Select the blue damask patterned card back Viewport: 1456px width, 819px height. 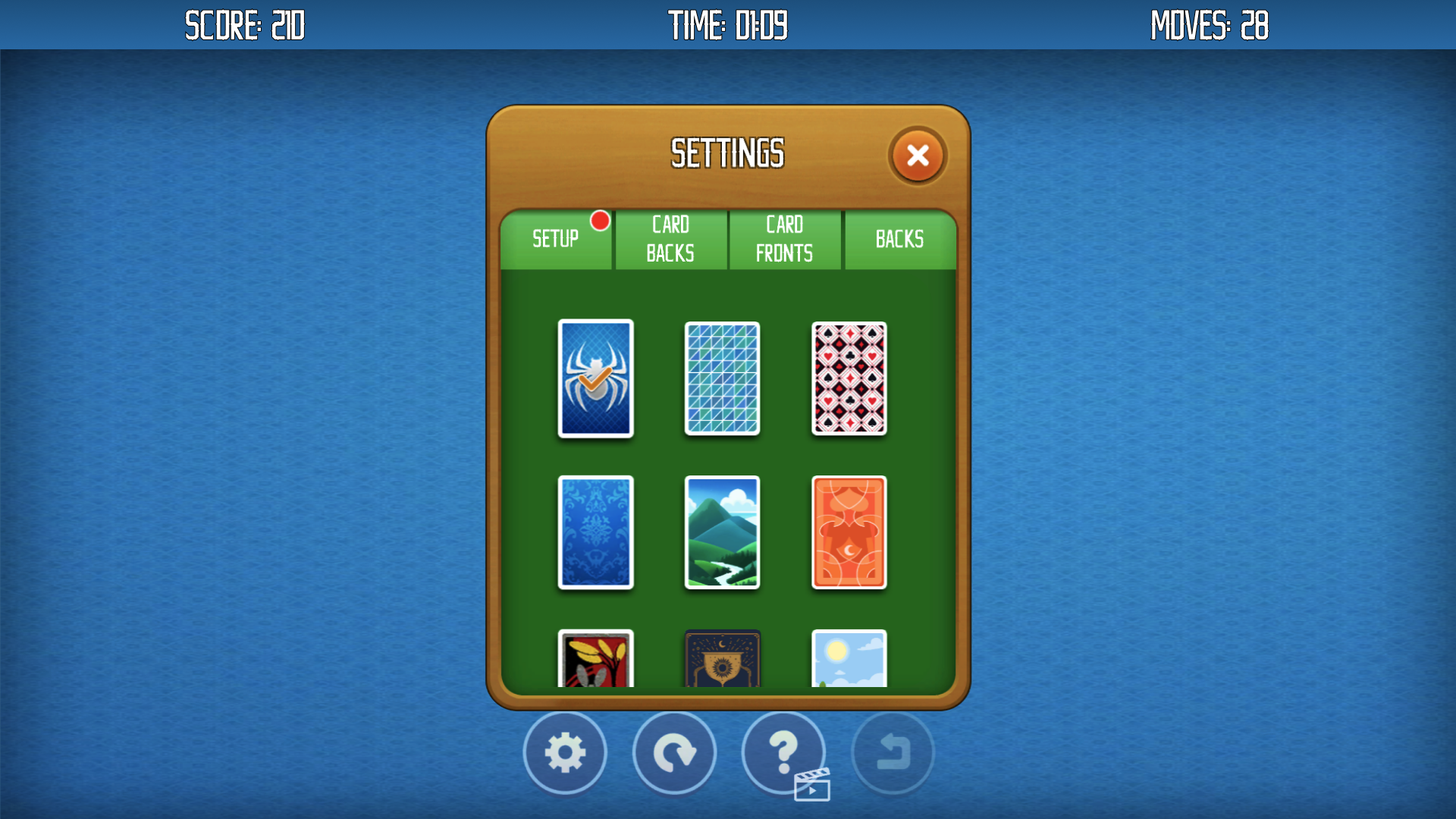coord(595,533)
